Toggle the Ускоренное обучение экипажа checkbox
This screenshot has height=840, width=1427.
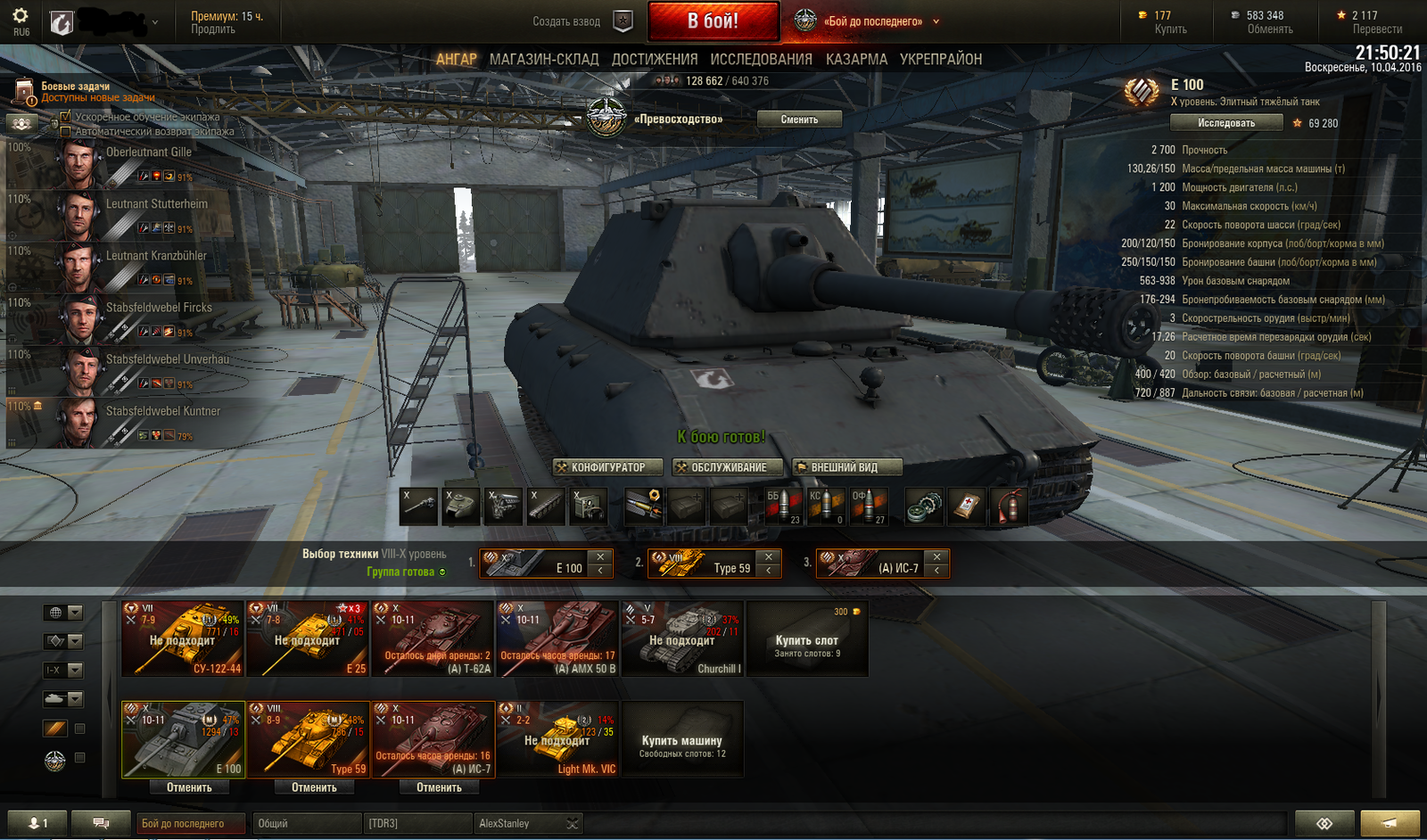pos(65,117)
